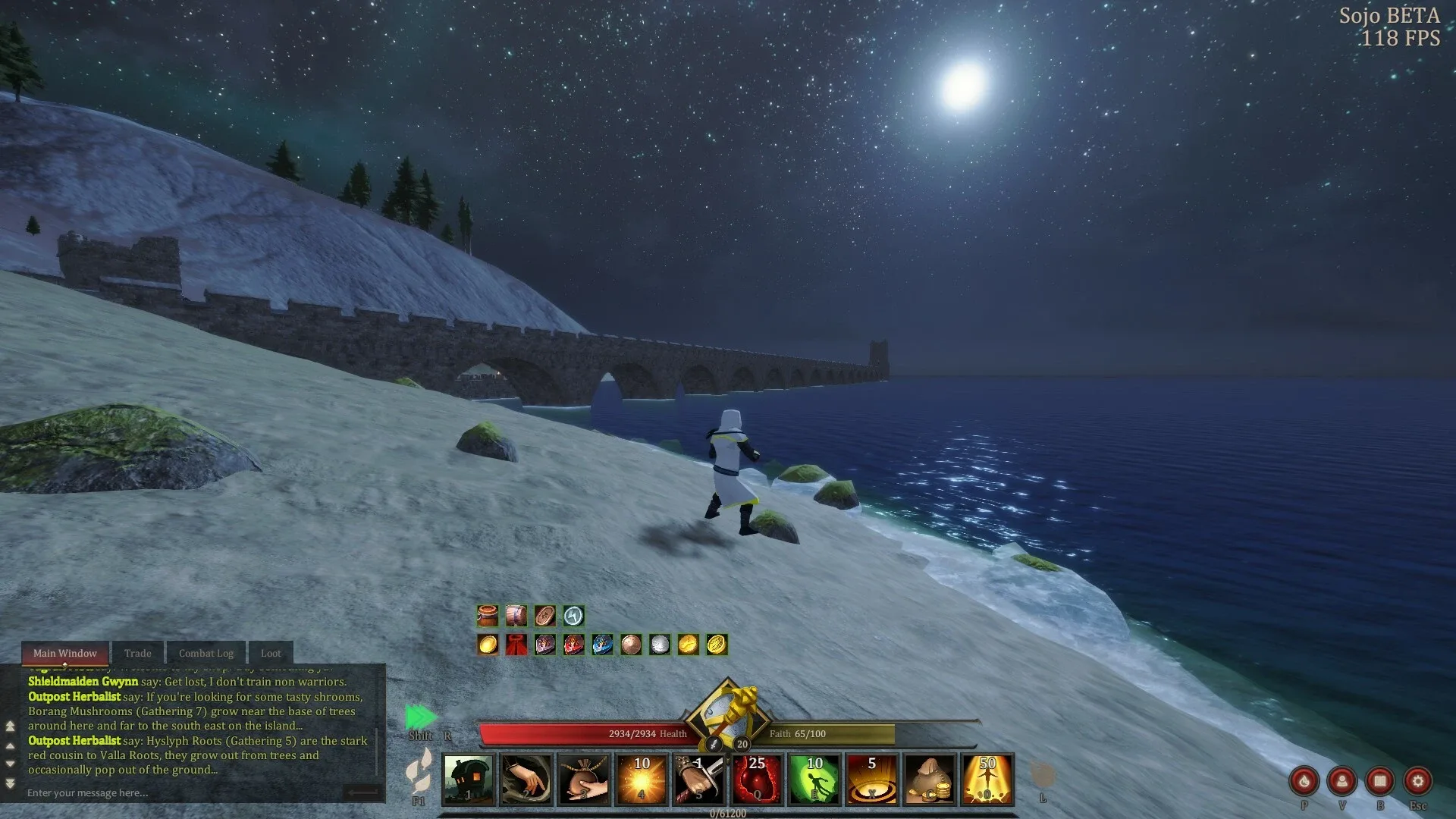Image resolution: width=1456 pixels, height=819 pixels.
Task: Activate the caravan wagon ability in slot 1
Action: 469,779
